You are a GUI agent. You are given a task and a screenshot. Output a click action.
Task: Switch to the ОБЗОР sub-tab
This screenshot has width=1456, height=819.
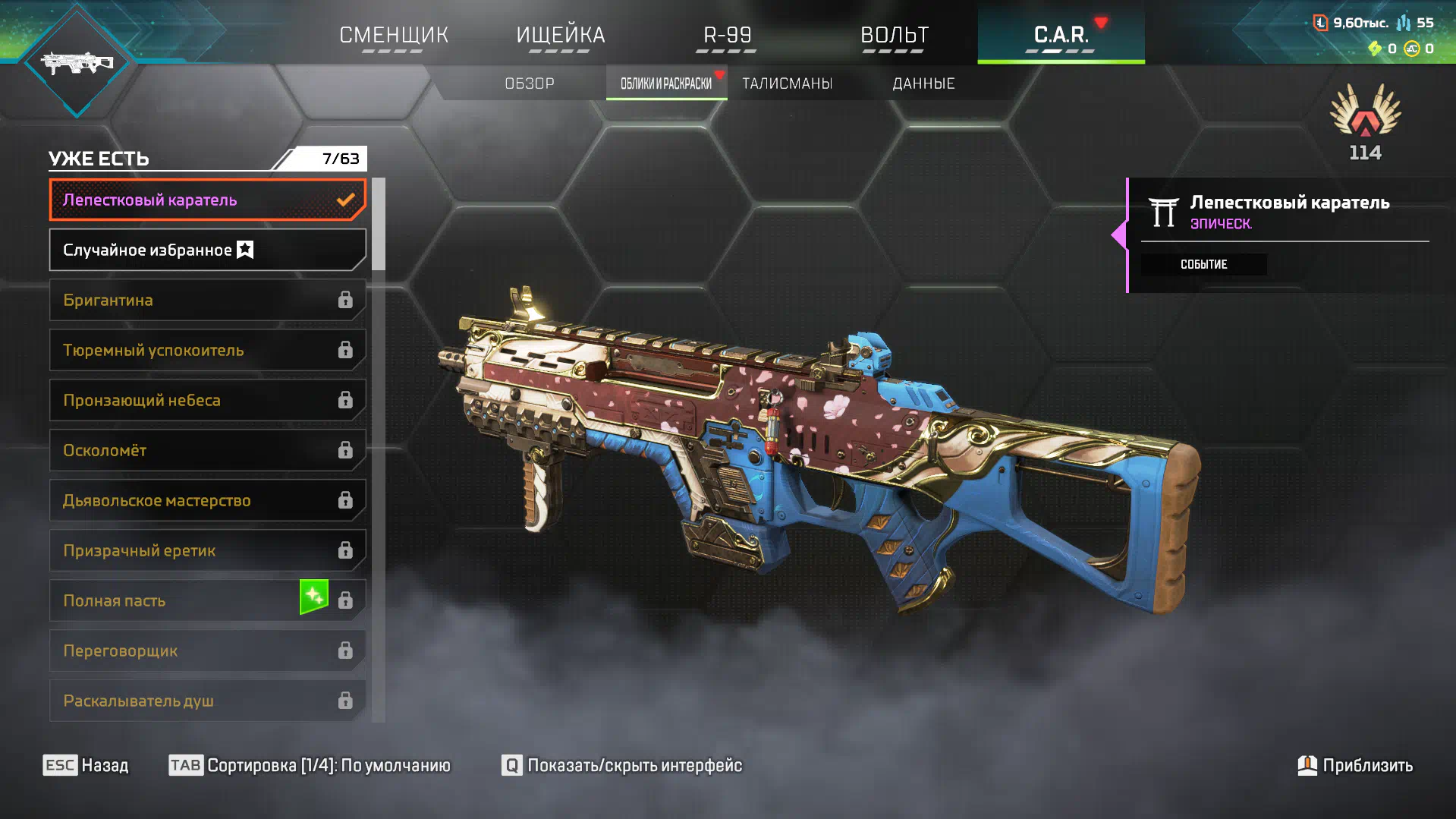[530, 83]
